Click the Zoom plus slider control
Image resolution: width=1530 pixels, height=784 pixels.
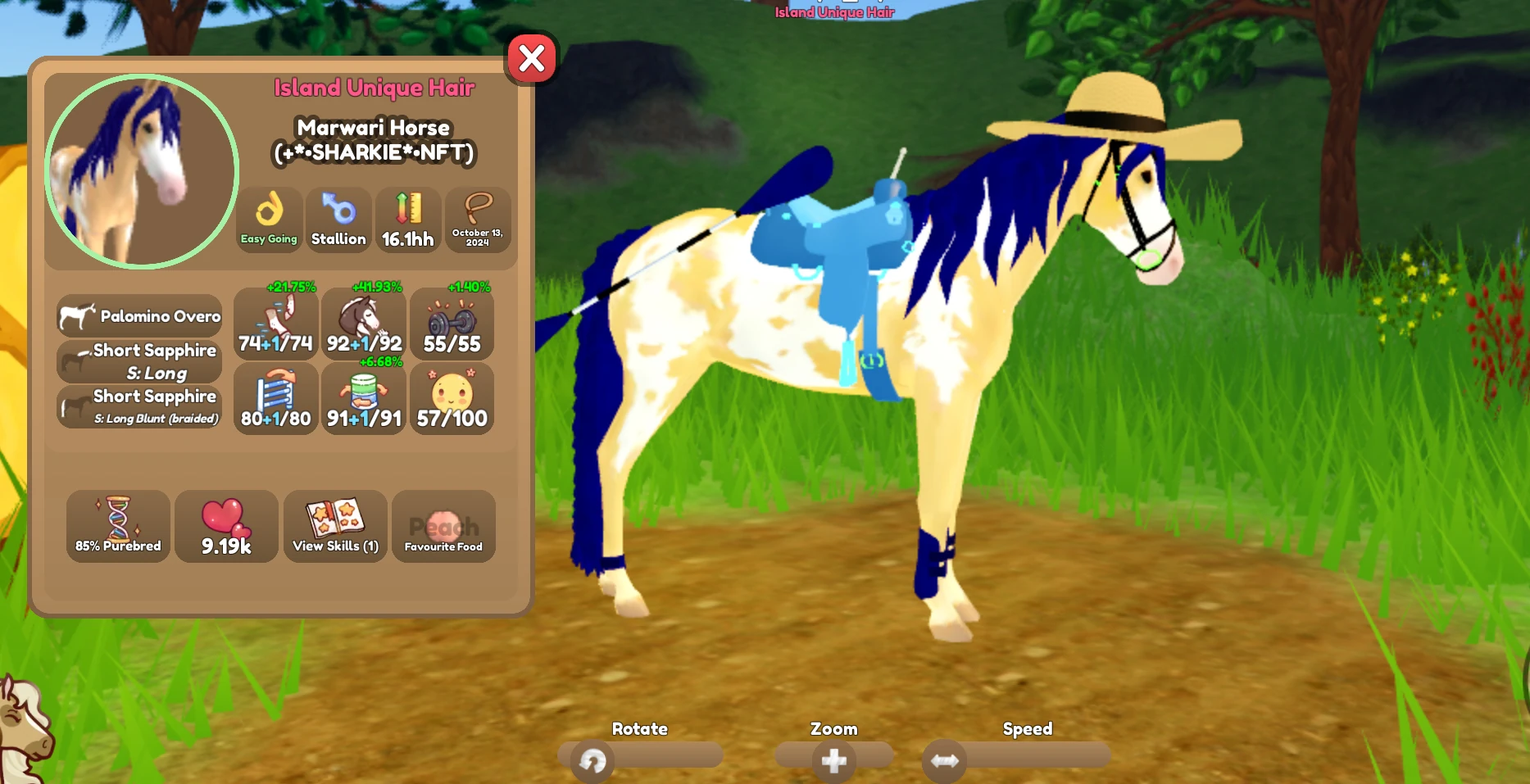pos(834,759)
